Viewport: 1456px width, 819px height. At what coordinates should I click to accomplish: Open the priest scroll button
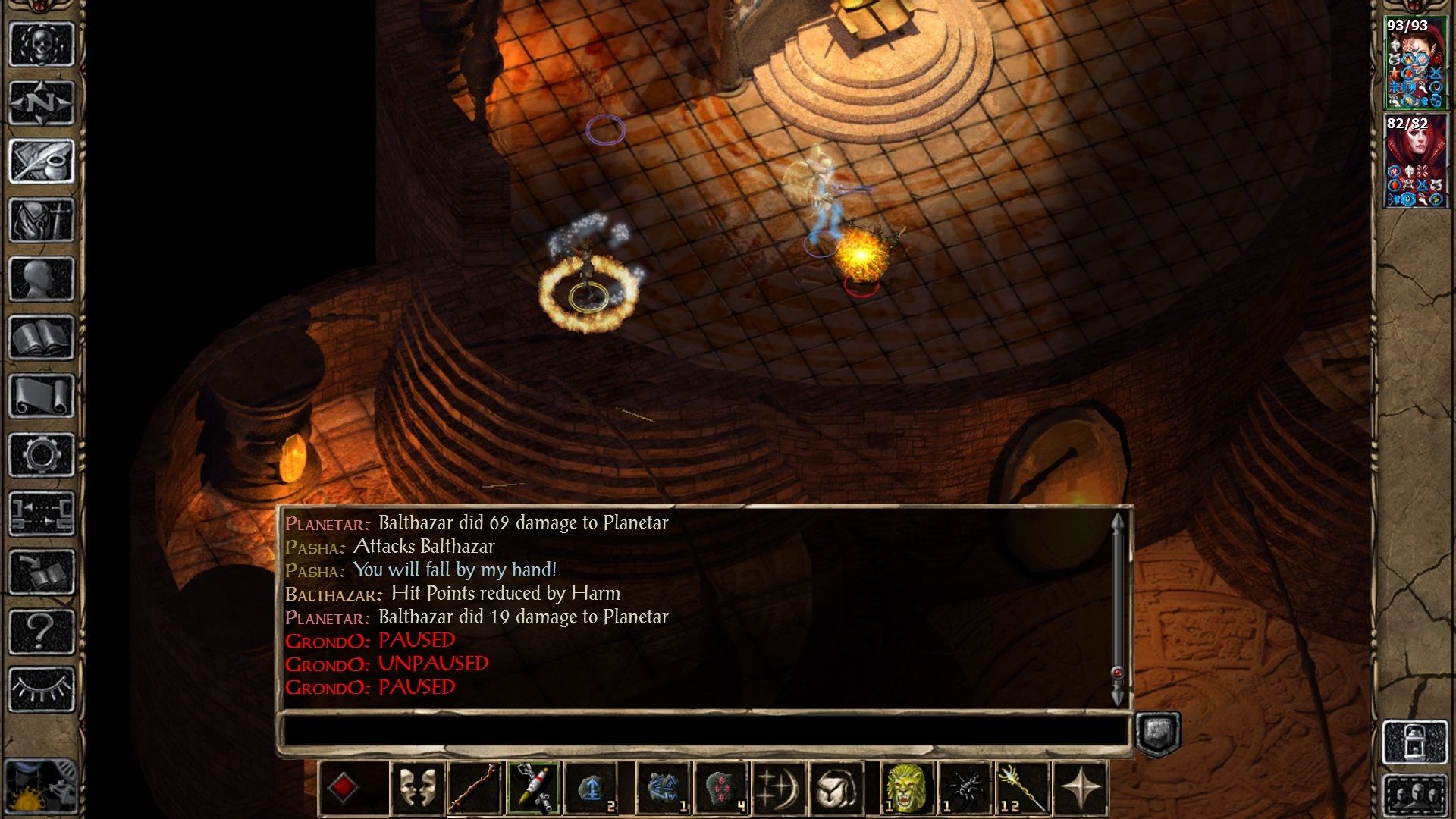click(42, 396)
